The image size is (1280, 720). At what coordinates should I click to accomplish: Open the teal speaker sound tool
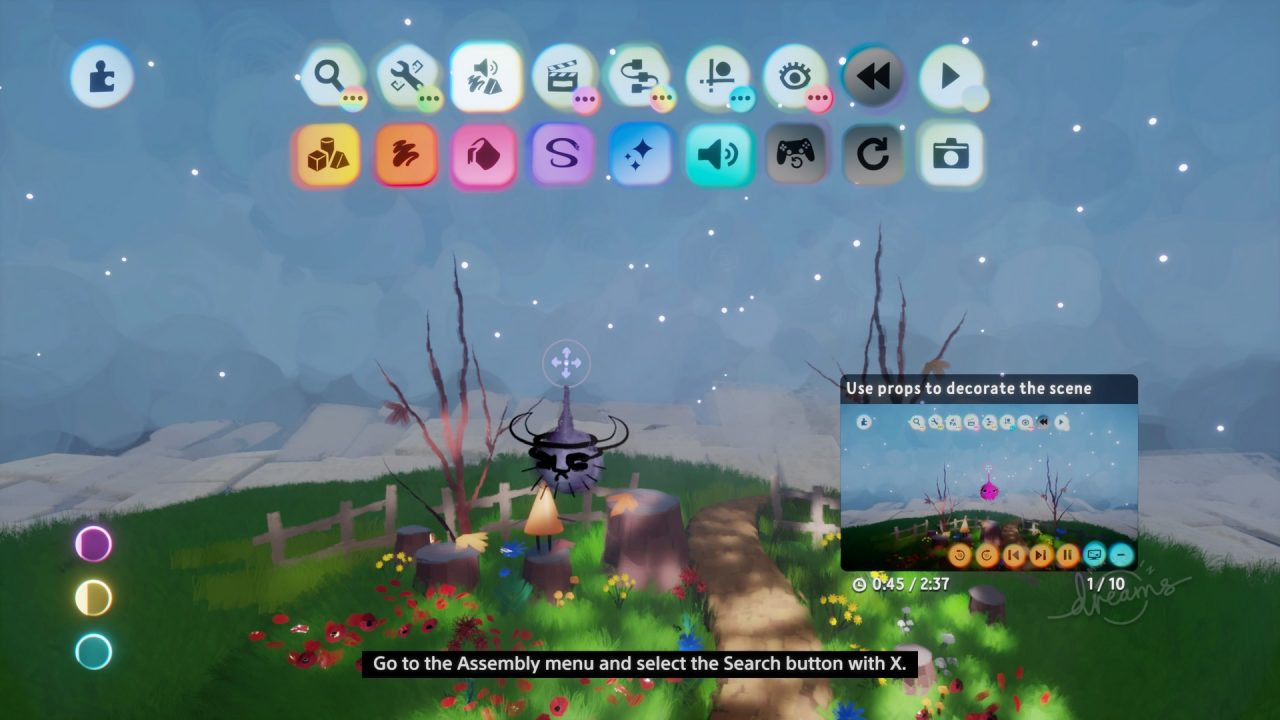(x=717, y=154)
